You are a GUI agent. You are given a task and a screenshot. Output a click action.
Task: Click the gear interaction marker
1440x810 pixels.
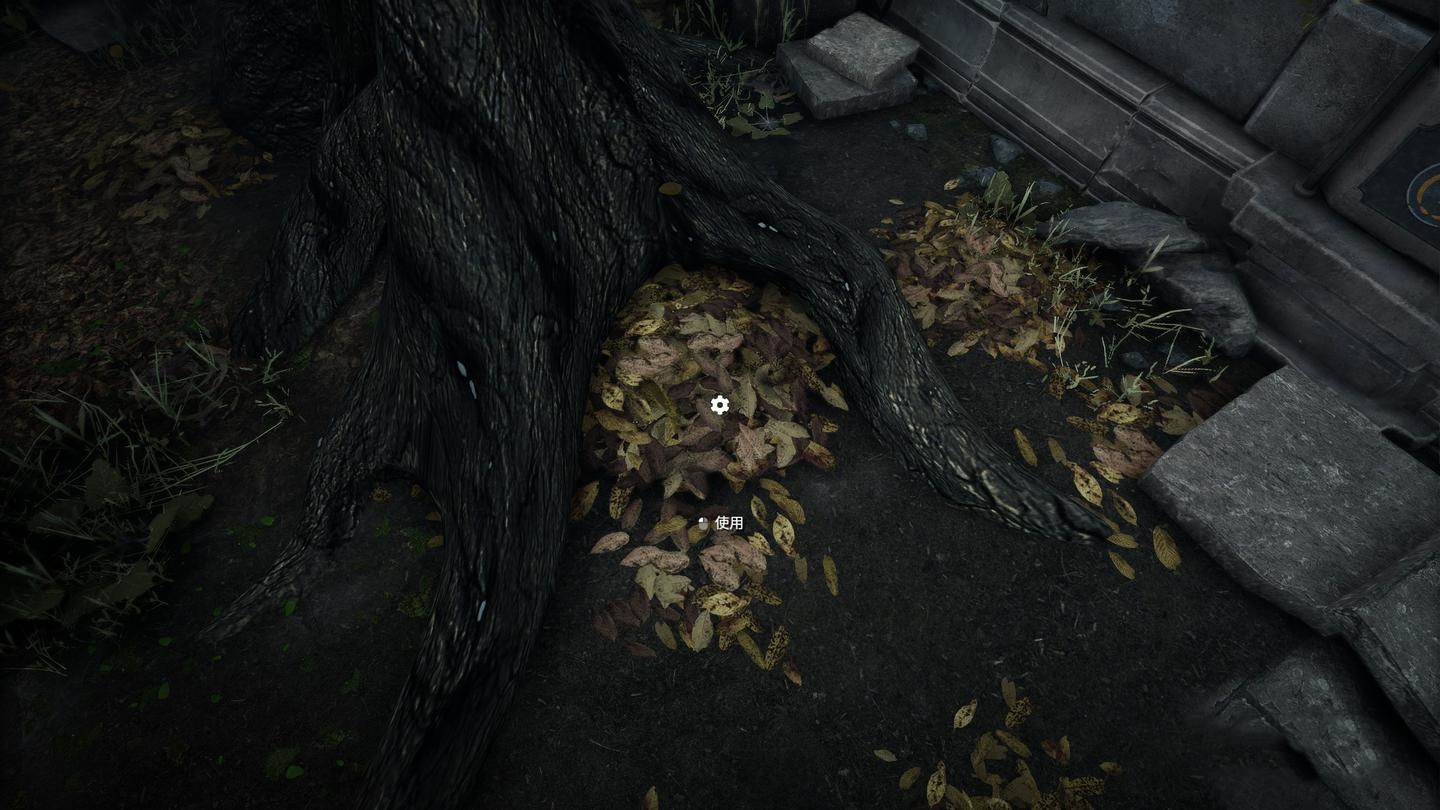click(x=719, y=405)
